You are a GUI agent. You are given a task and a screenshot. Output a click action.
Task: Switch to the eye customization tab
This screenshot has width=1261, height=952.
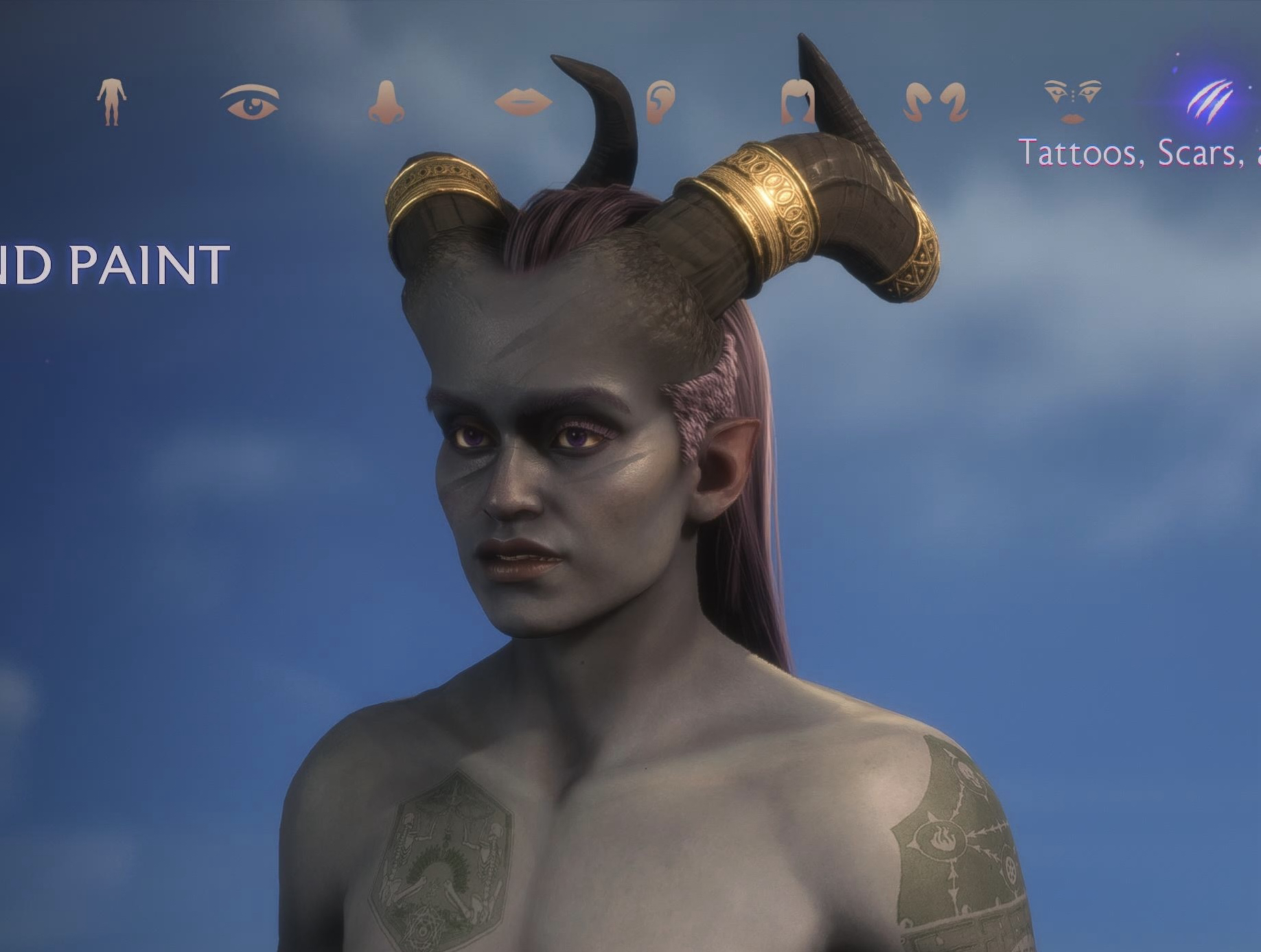[x=250, y=102]
